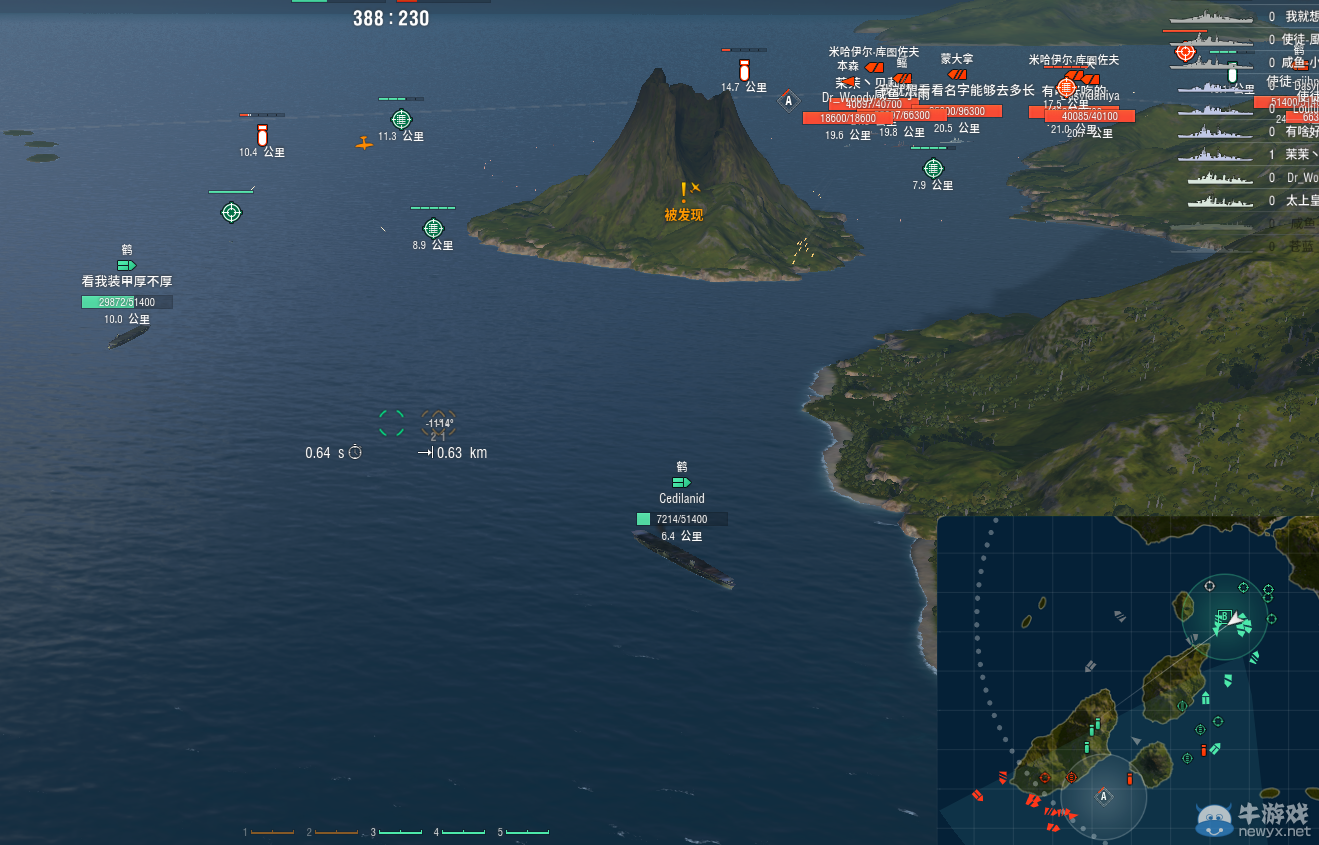Click the red target reticle at 17.5 公里

1068,88
